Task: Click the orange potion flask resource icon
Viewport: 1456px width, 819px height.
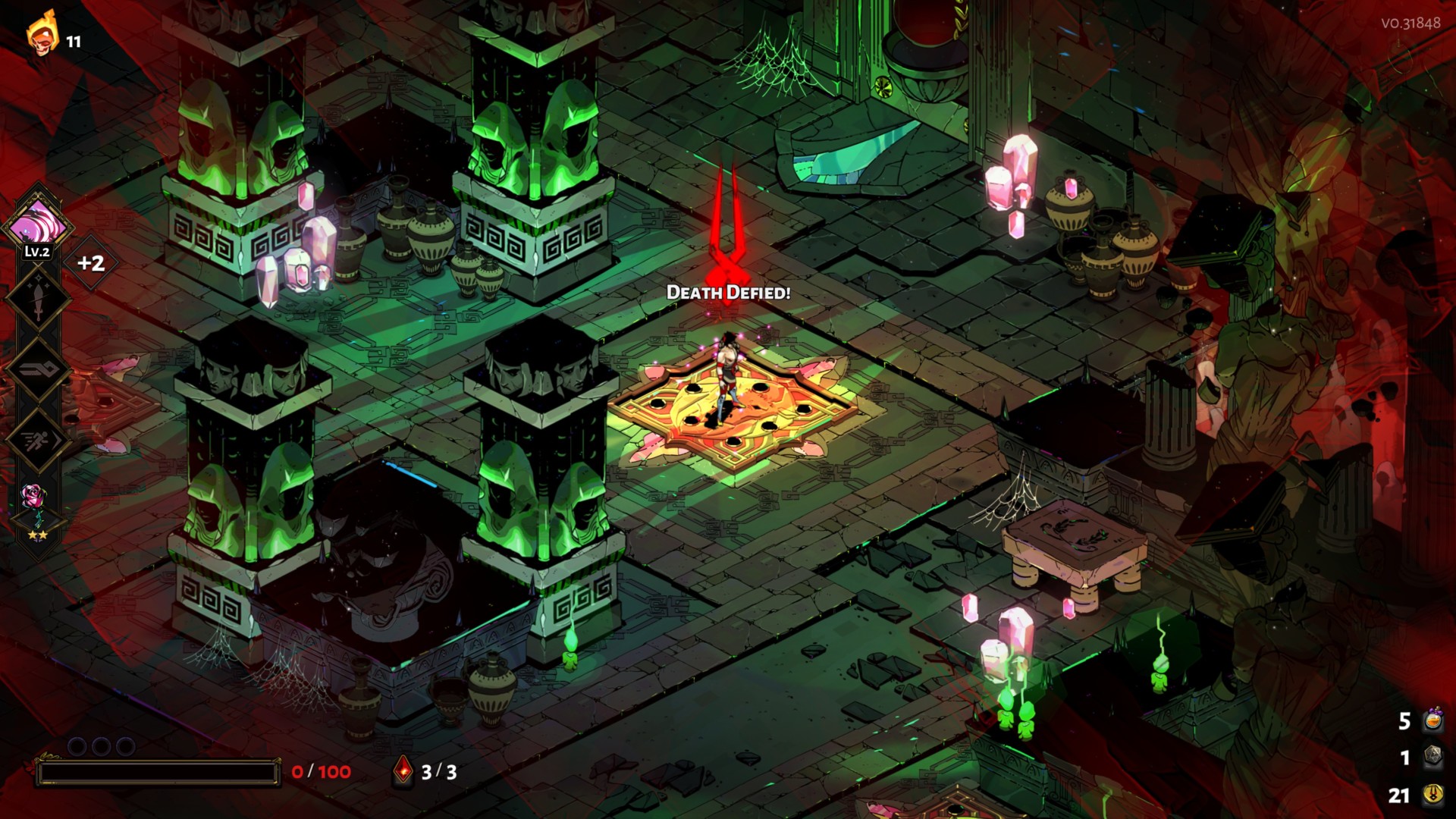Action: click(x=1432, y=720)
